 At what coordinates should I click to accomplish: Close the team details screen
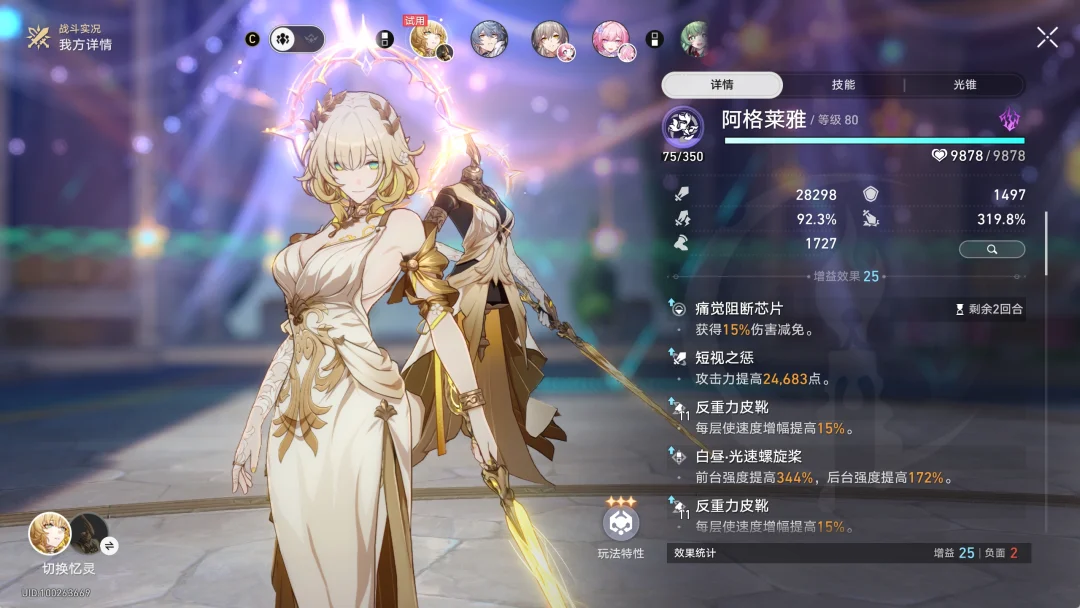click(x=1047, y=38)
